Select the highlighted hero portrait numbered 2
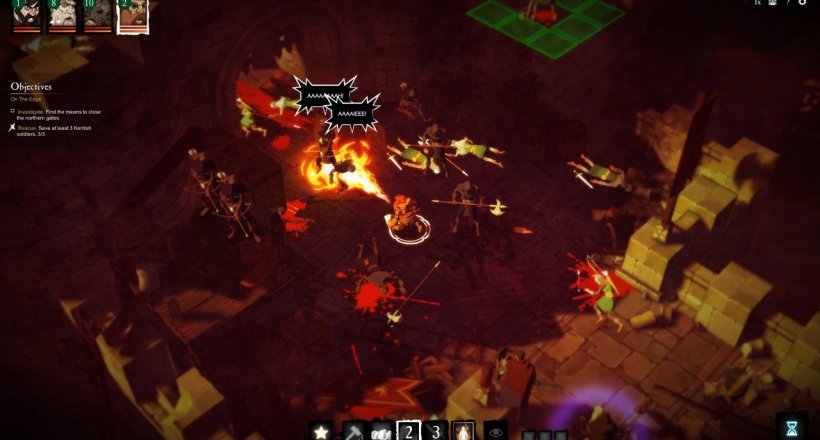The width and height of the screenshot is (820, 440). click(x=132, y=16)
